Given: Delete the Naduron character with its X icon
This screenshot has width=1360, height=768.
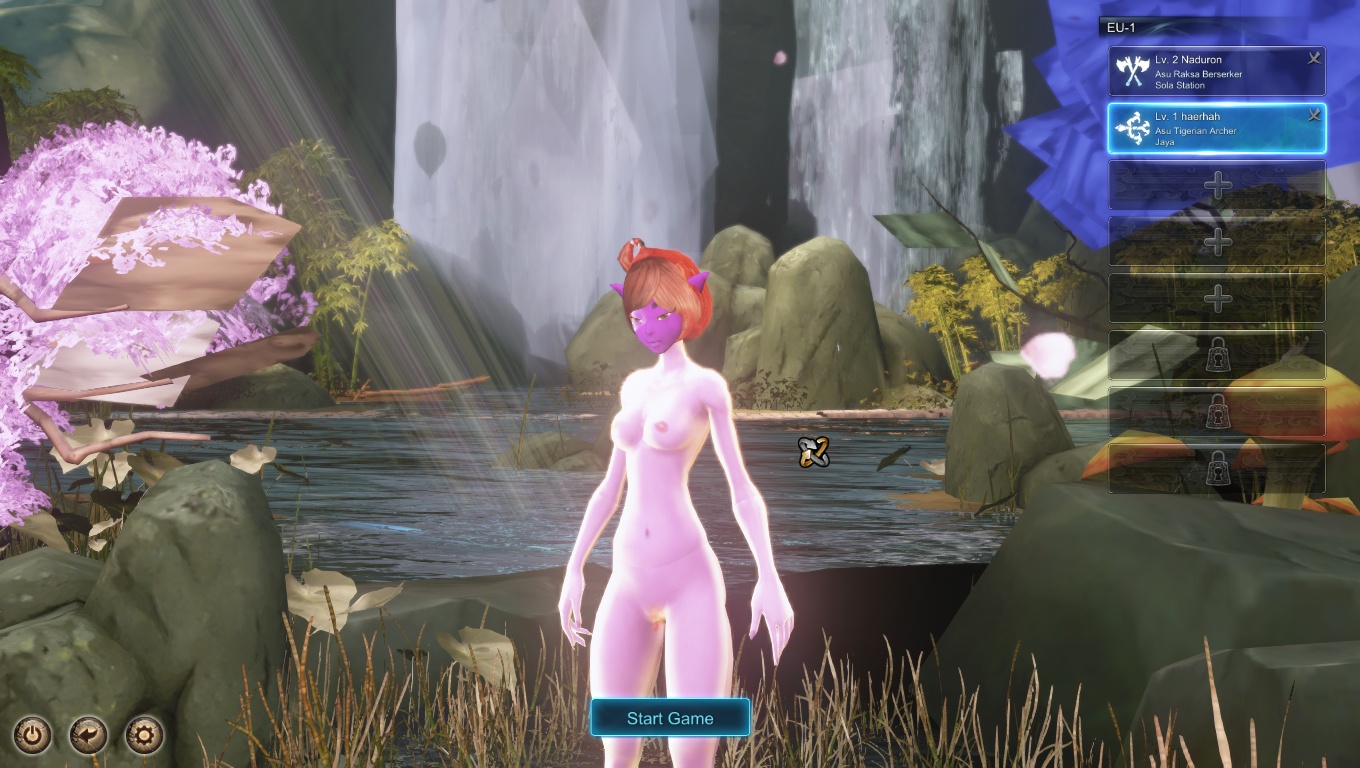Looking at the screenshot, I should coord(1314,59).
